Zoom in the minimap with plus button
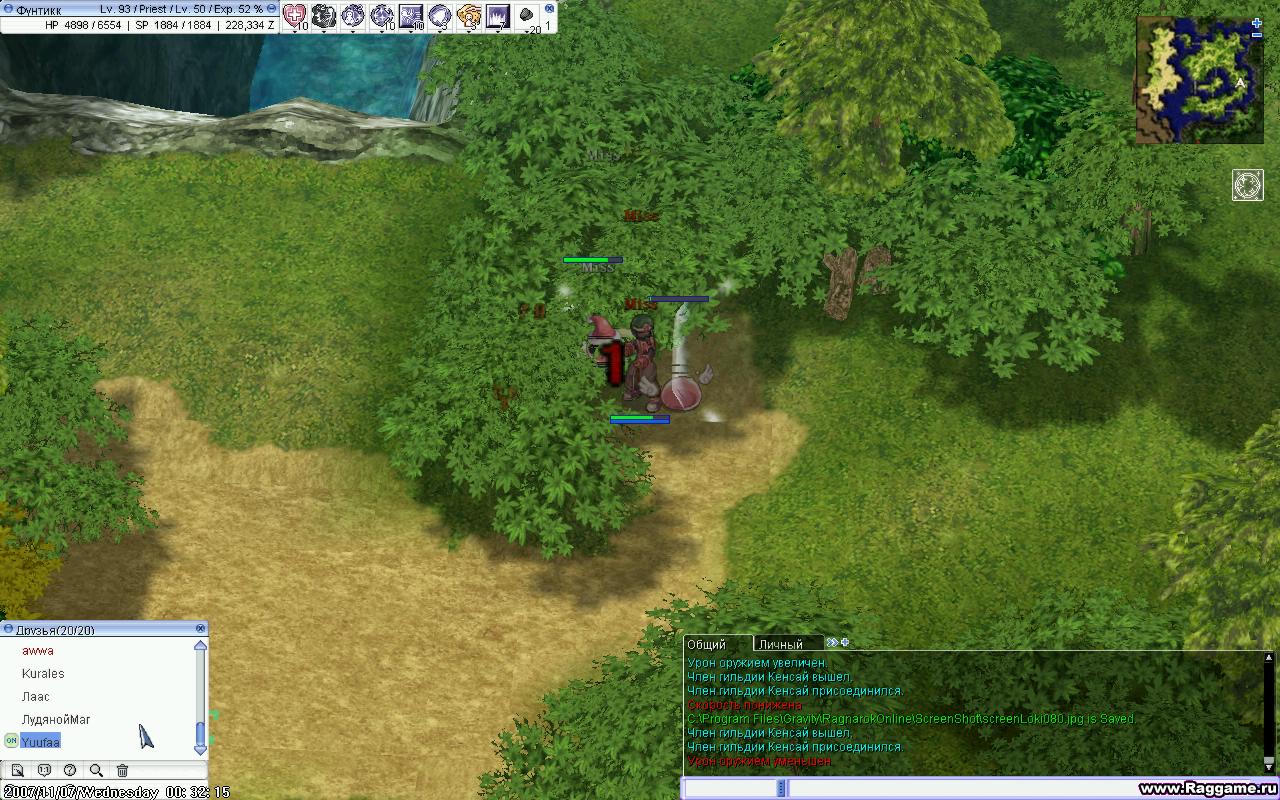 (1257, 23)
